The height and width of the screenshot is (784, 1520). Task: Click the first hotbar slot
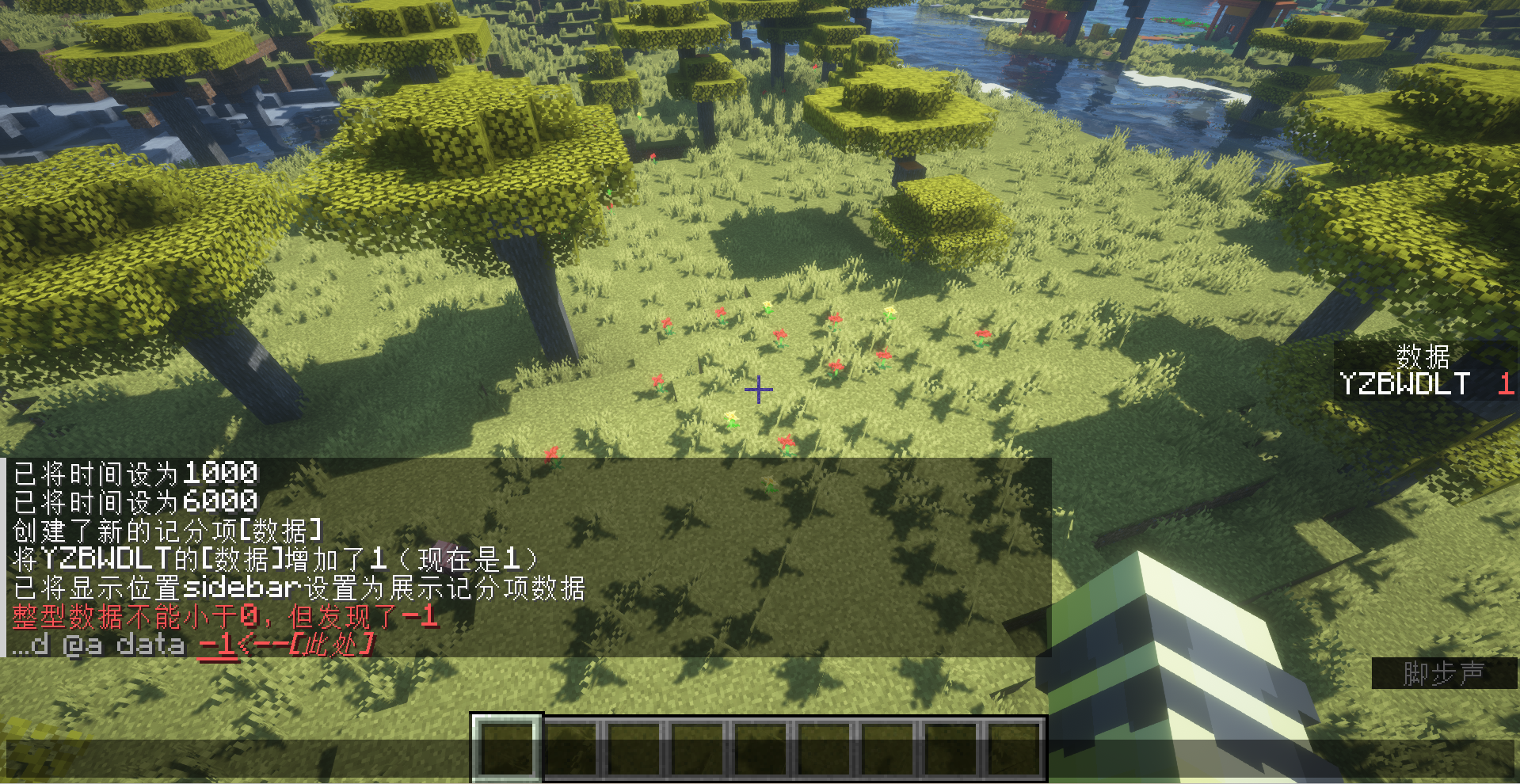(x=507, y=748)
